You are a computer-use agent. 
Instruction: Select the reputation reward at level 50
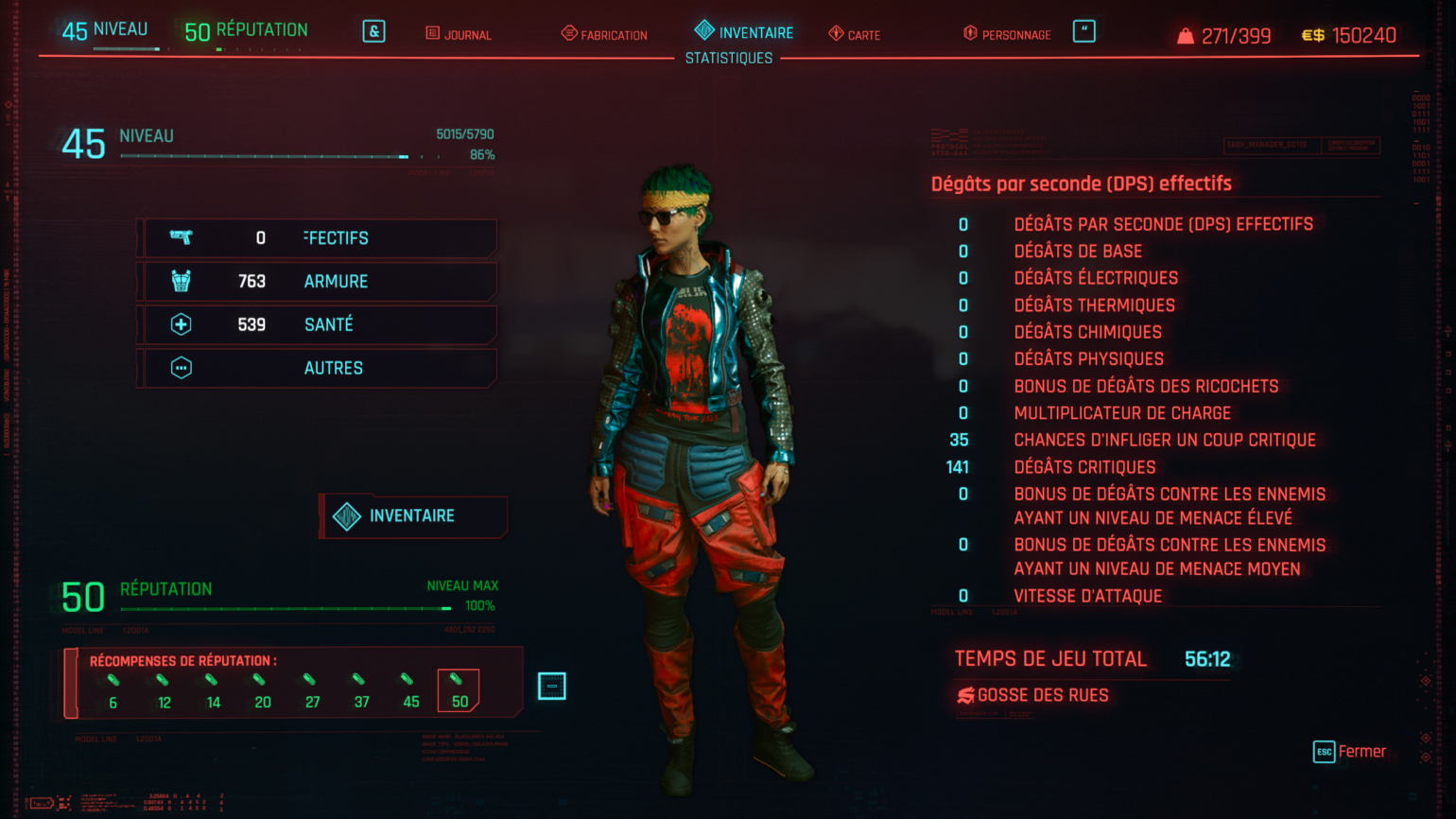[x=459, y=690]
